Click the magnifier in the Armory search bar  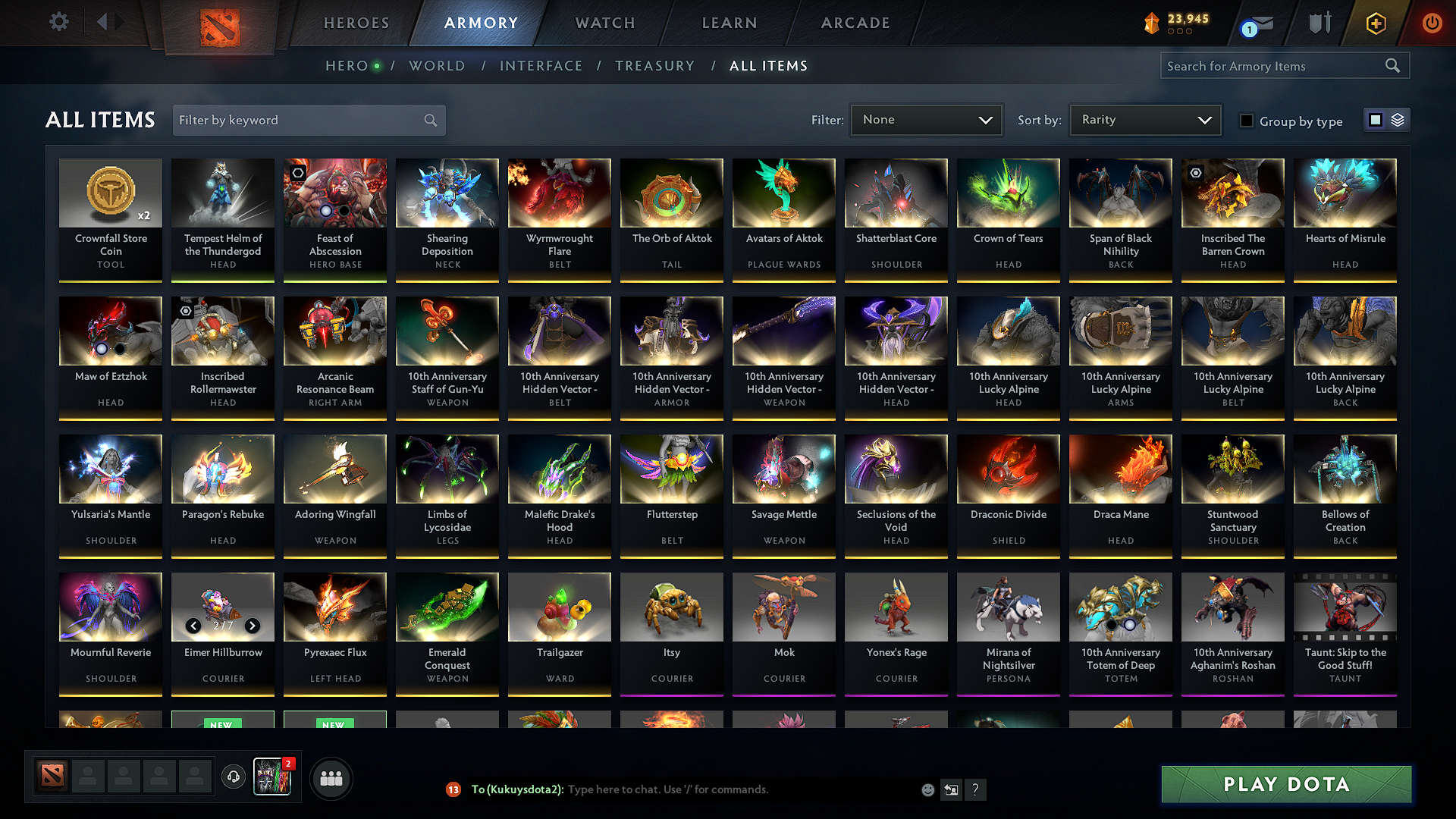pos(1393,65)
